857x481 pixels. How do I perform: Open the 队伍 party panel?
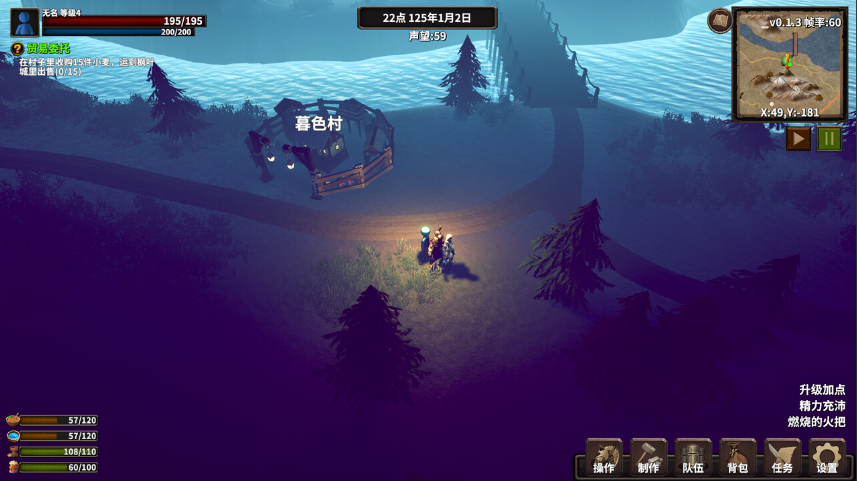(693, 458)
